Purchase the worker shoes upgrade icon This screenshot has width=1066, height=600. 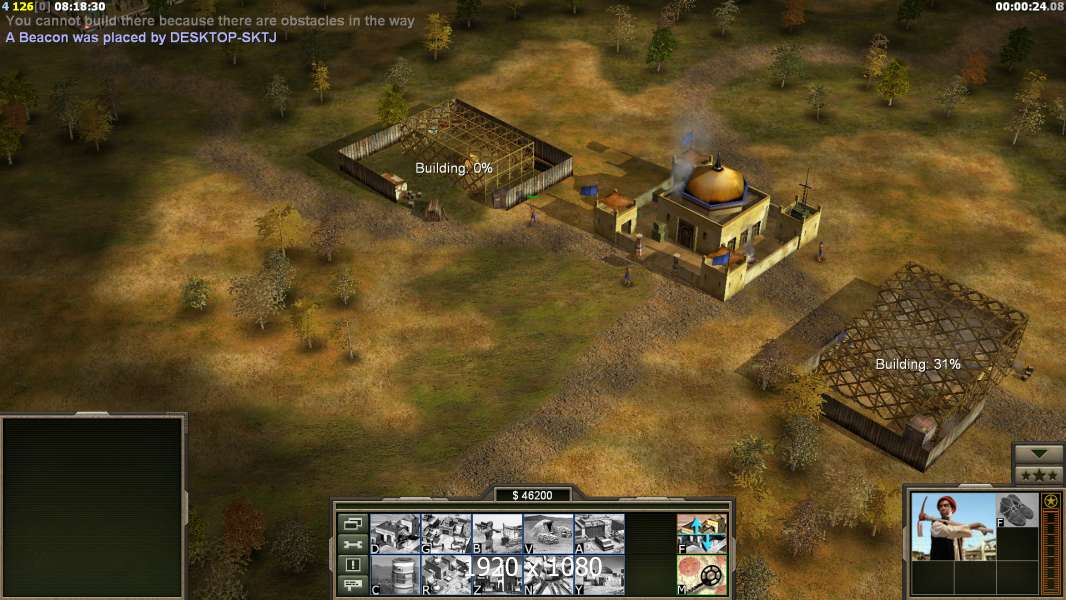point(1017,509)
